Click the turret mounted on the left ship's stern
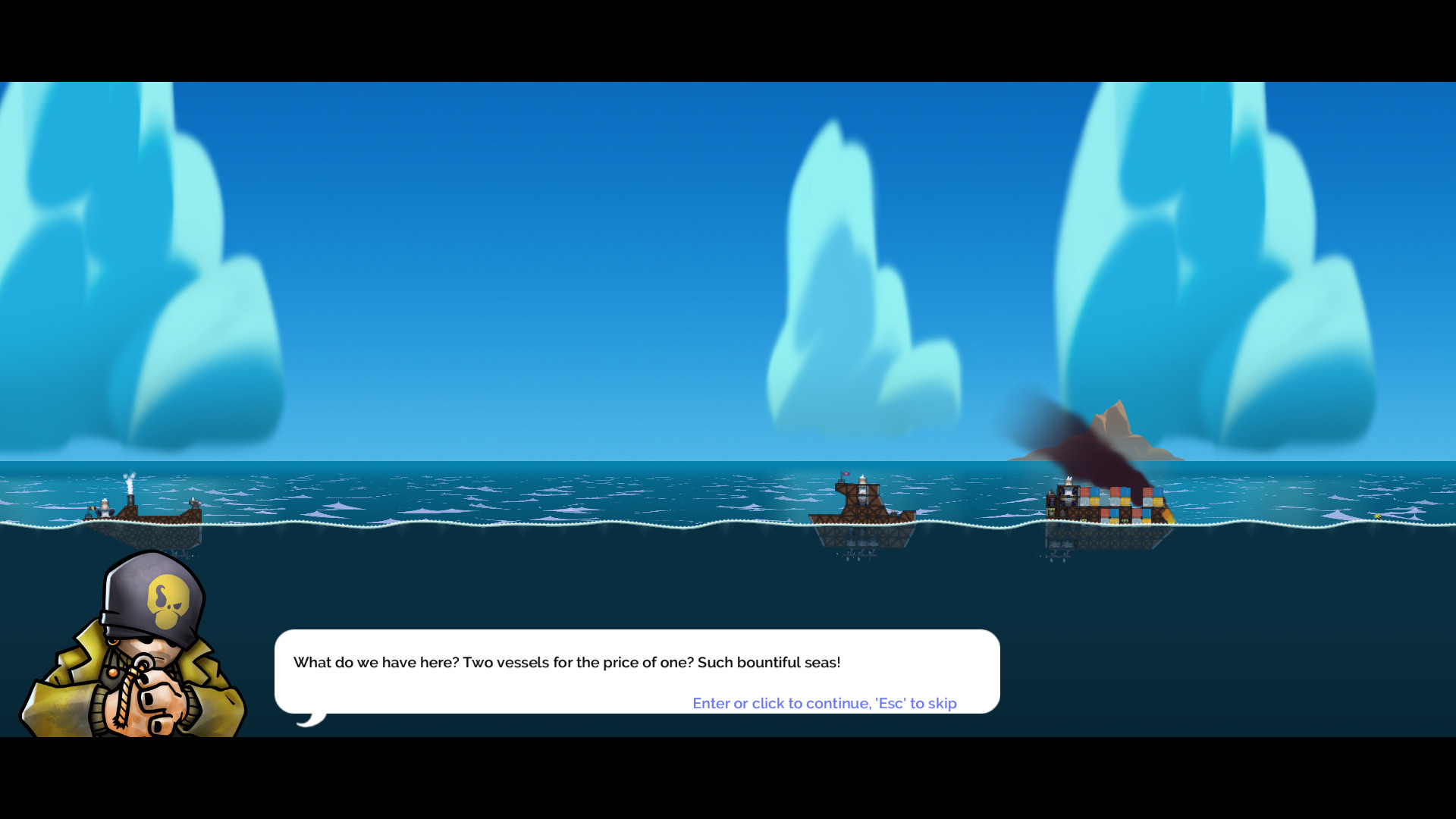This screenshot has height=819, width=1456. [x=194, y=504]
